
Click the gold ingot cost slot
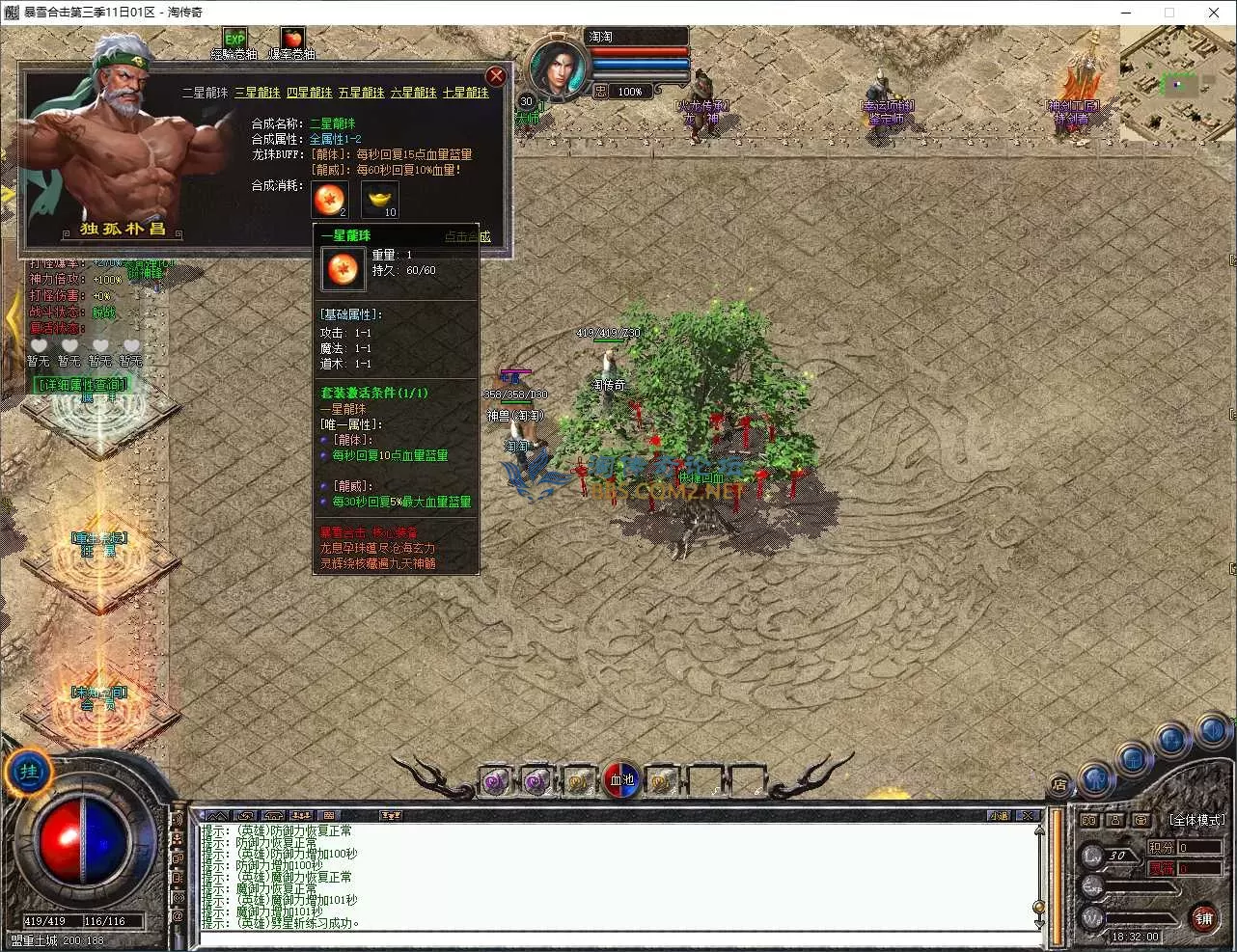(380, 200)
